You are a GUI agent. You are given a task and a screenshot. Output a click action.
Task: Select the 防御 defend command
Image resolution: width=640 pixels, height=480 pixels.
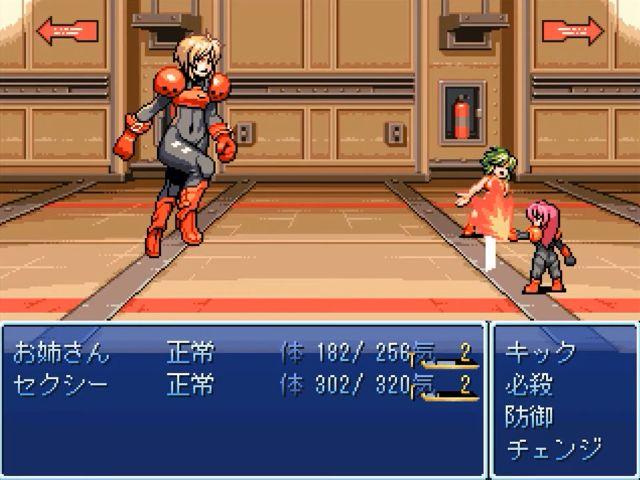click(530, 416)
